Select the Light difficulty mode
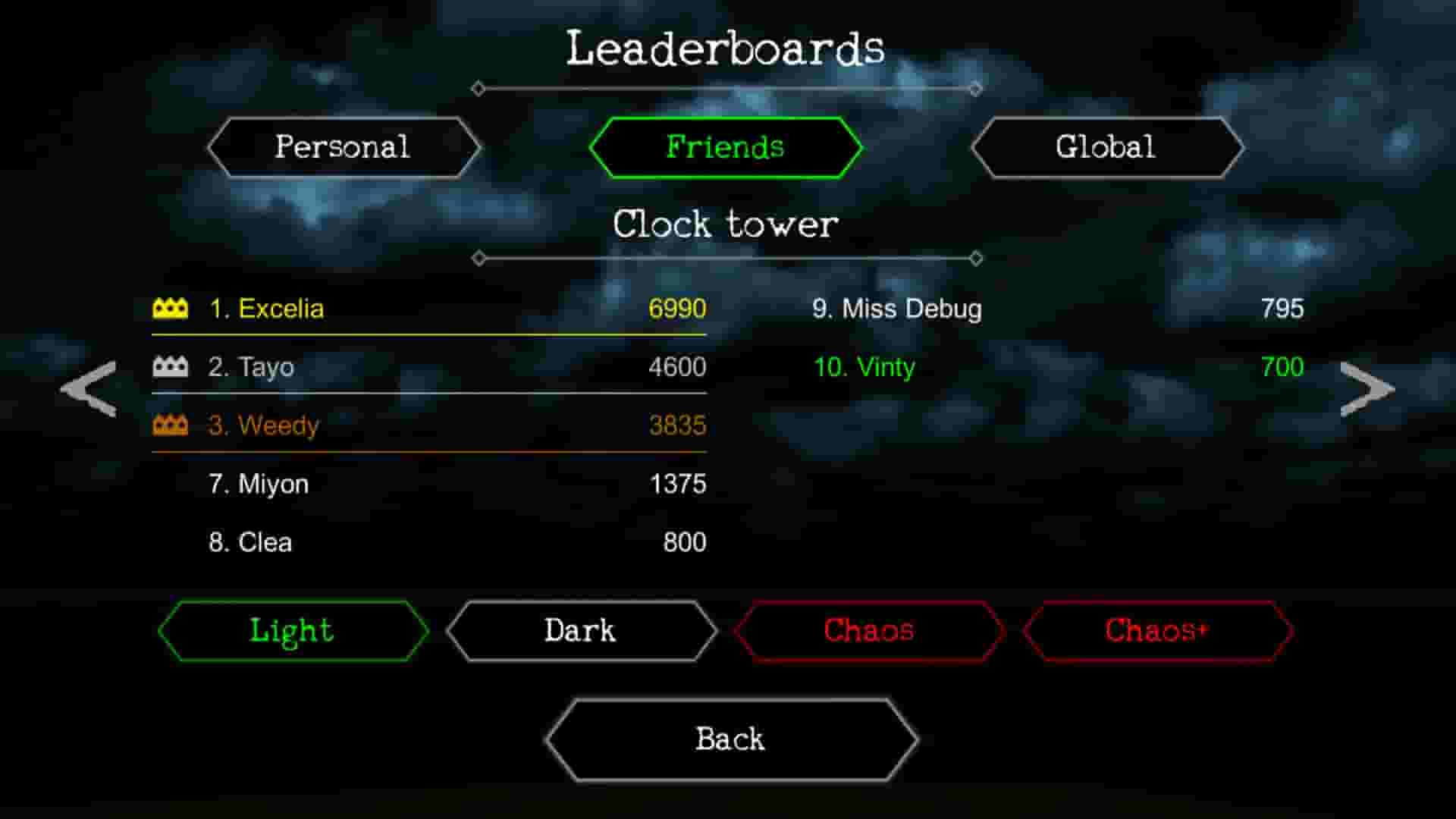 (x=291, y=630)
